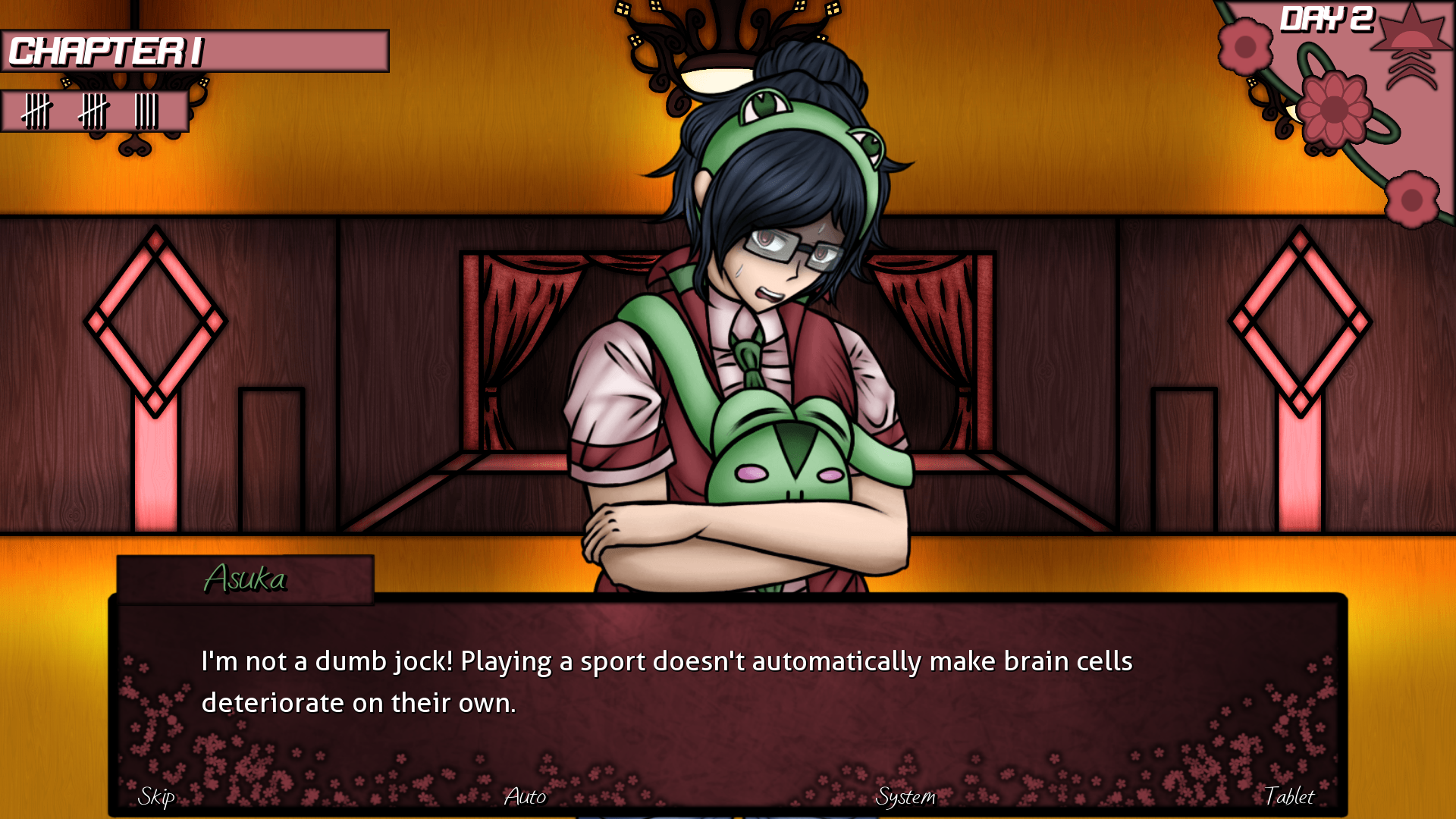Click the dialogue box to advance the text
Image resolution: width=1456 pixels, height=819 pixels.
(728, 682)
